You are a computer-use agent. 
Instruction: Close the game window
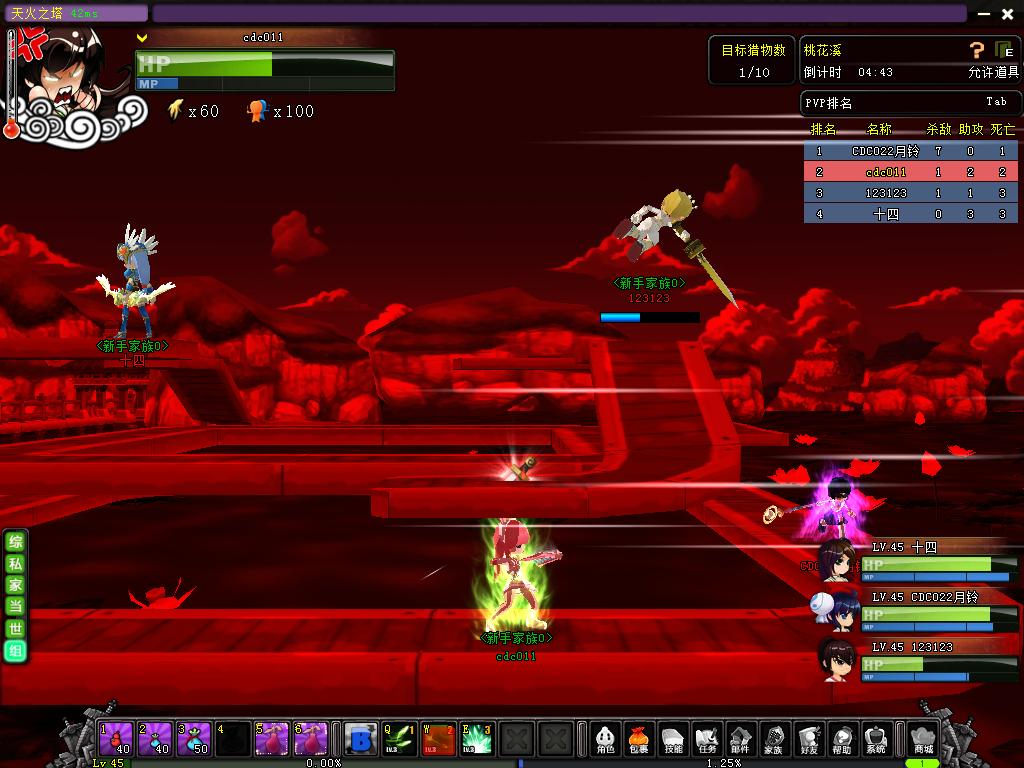pyautogui.click(x=1007, y=14)
